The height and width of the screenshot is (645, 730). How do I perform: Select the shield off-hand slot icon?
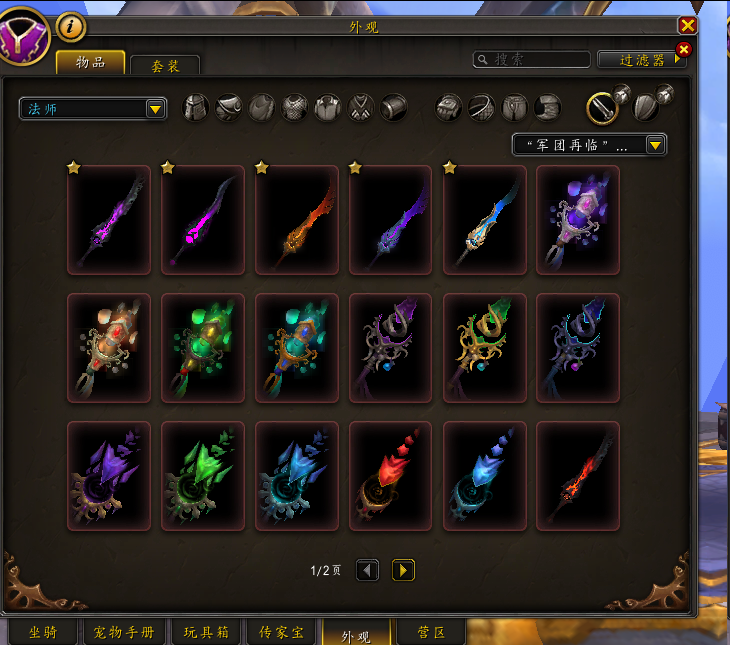[x=647, y=107]
